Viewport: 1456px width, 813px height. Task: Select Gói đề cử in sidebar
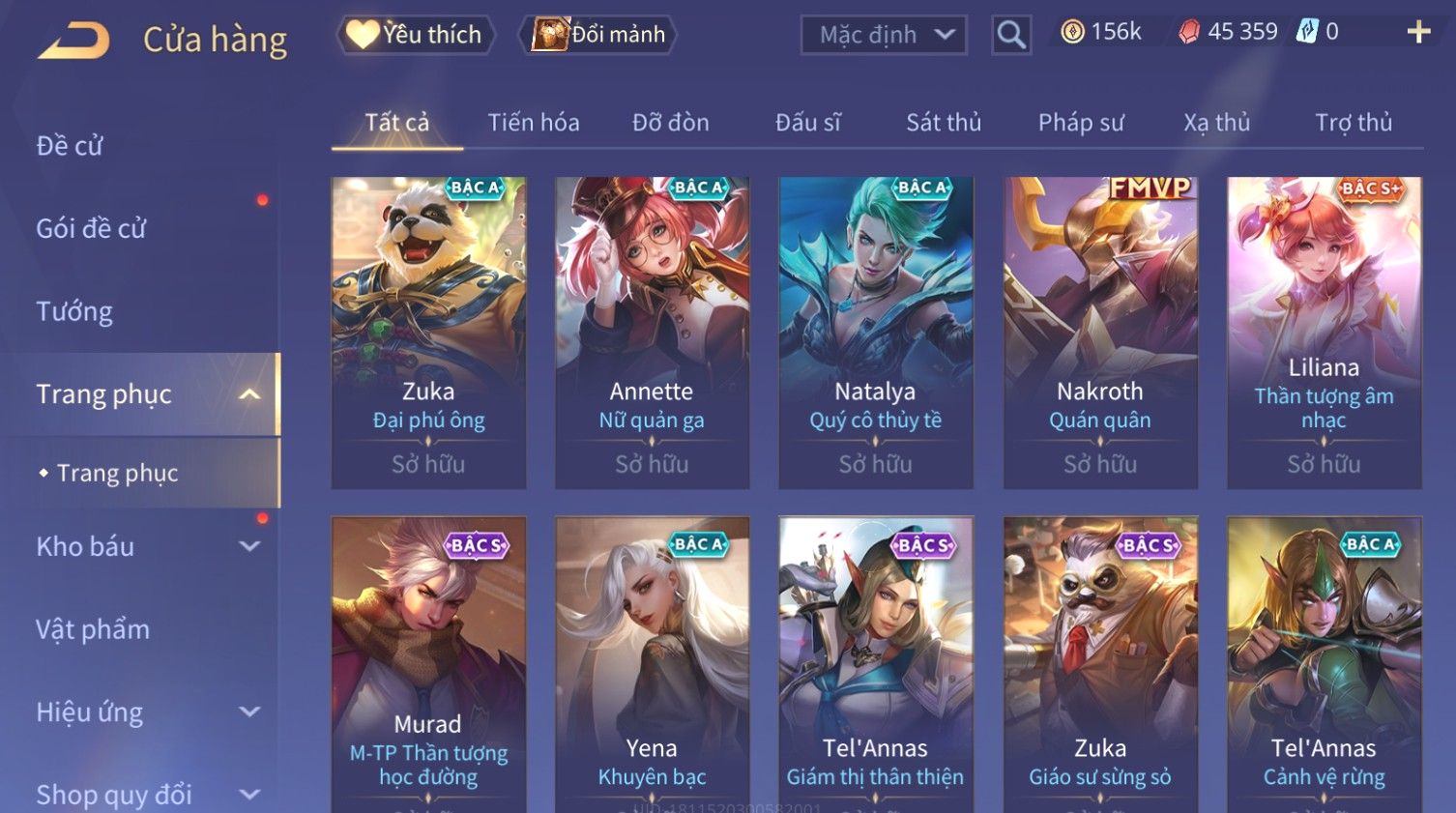click(91, 229)
